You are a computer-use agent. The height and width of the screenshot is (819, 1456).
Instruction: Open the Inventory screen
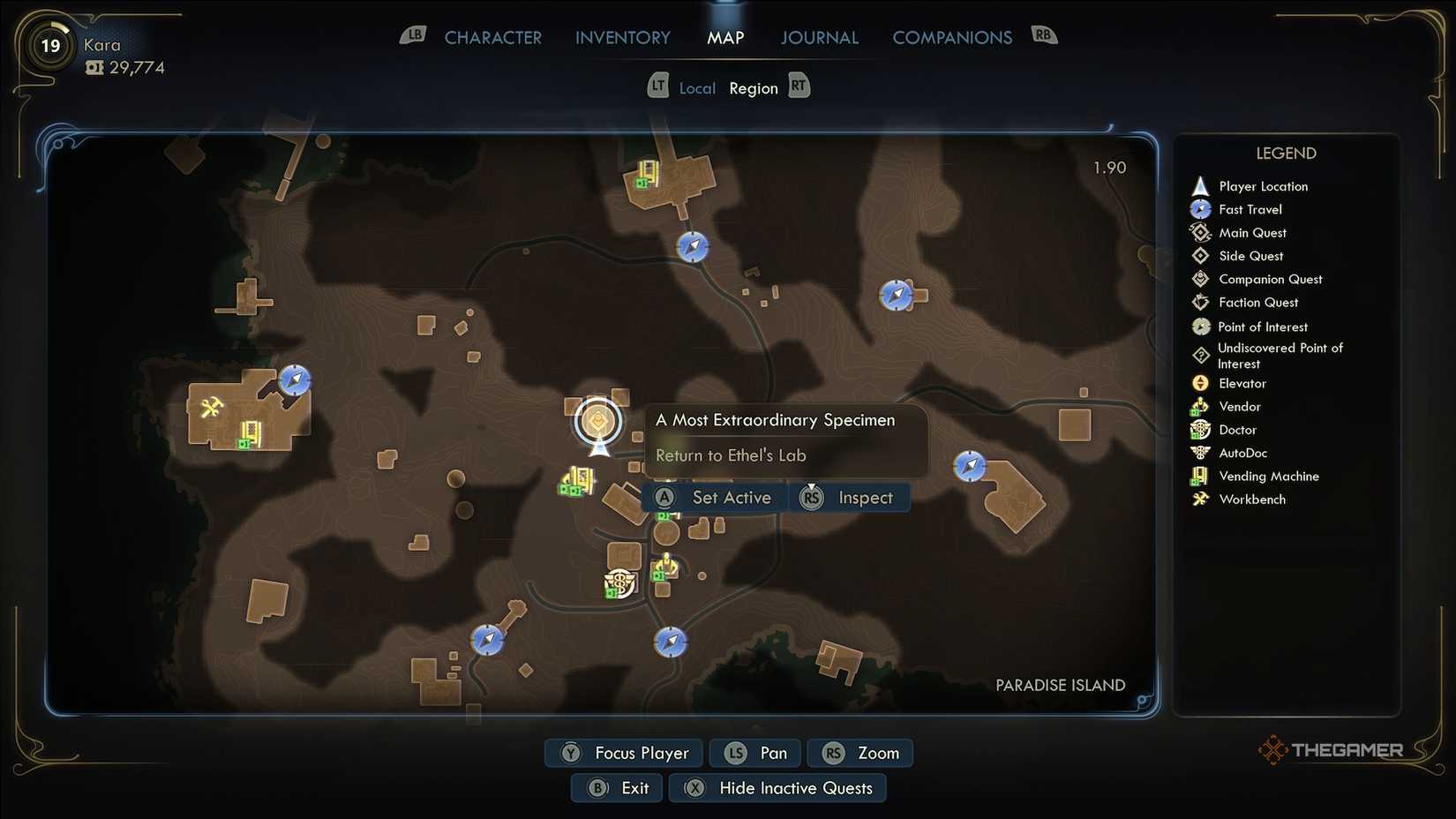click(x=622, y=37)
